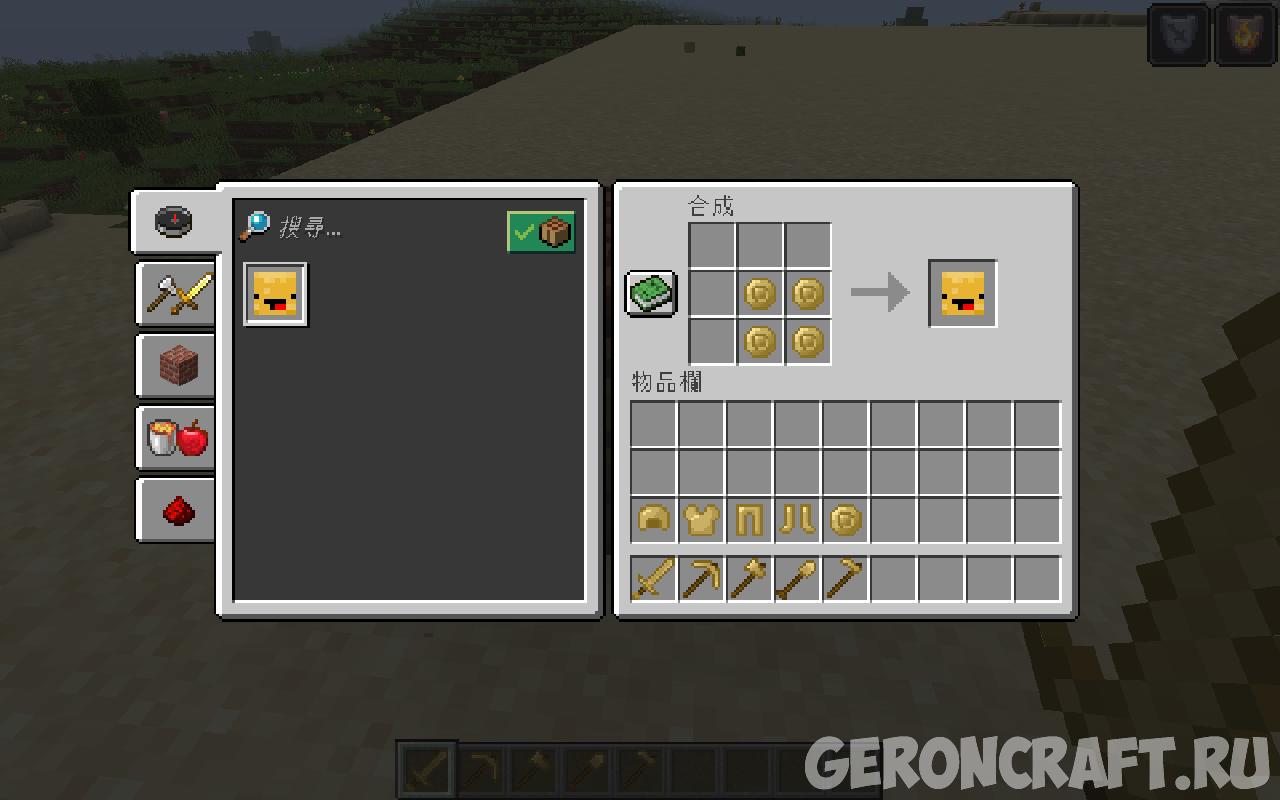Close the recipe book with the green book button

[x=652, y=294]
